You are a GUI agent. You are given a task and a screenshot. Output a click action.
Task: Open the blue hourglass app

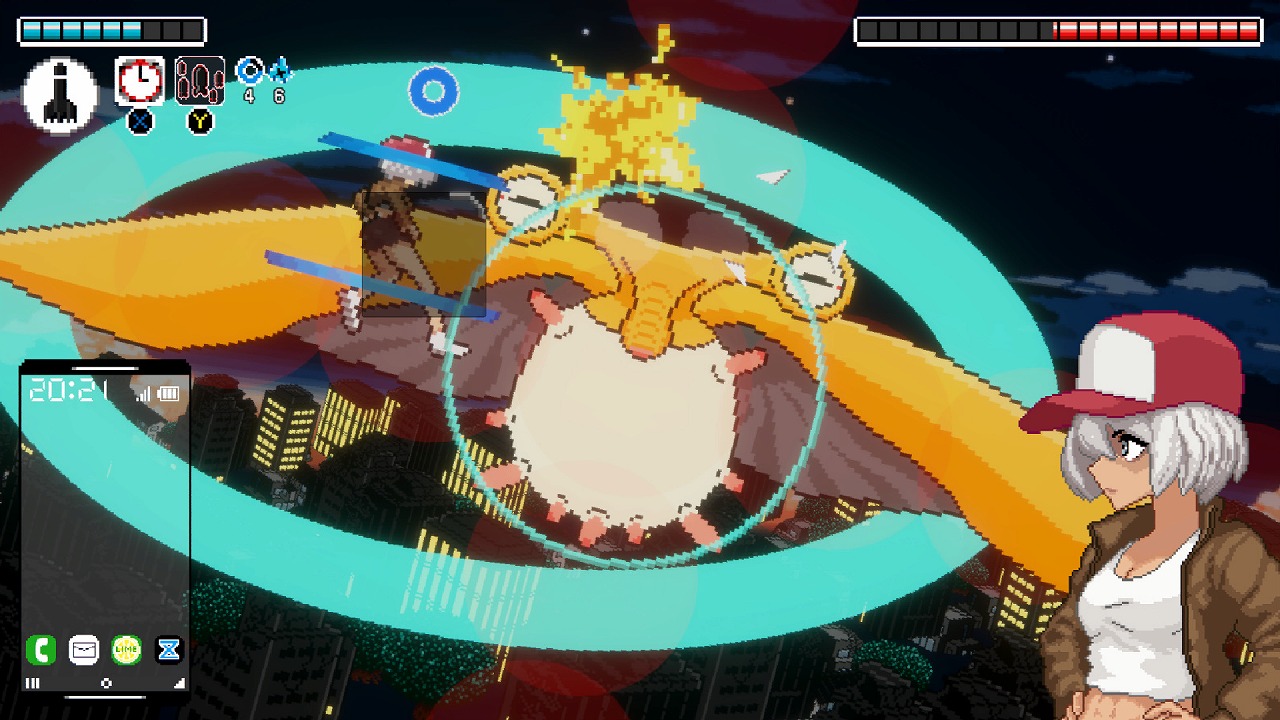[x=169, y=650]
